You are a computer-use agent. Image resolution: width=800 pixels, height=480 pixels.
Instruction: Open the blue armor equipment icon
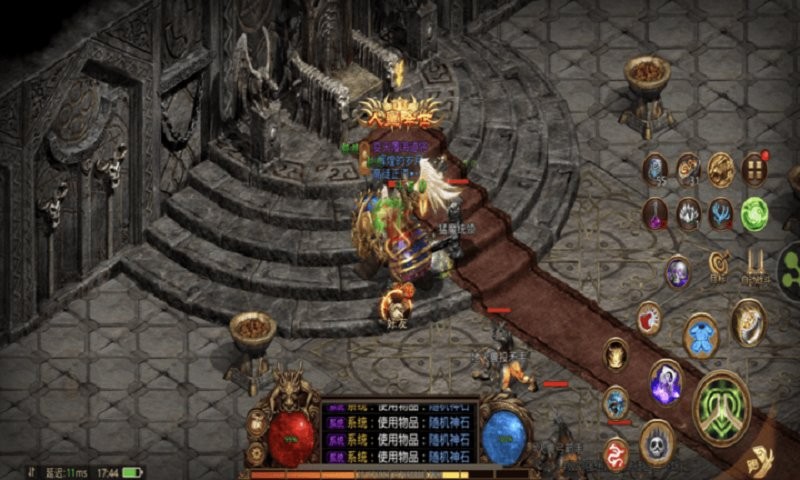(700, 335)
